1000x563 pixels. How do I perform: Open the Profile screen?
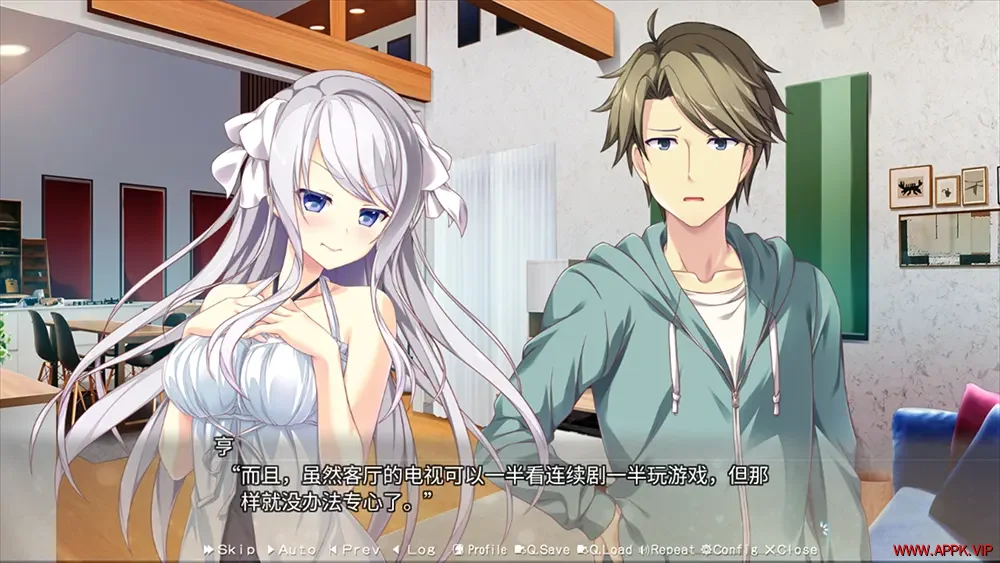tap(480, 550)
